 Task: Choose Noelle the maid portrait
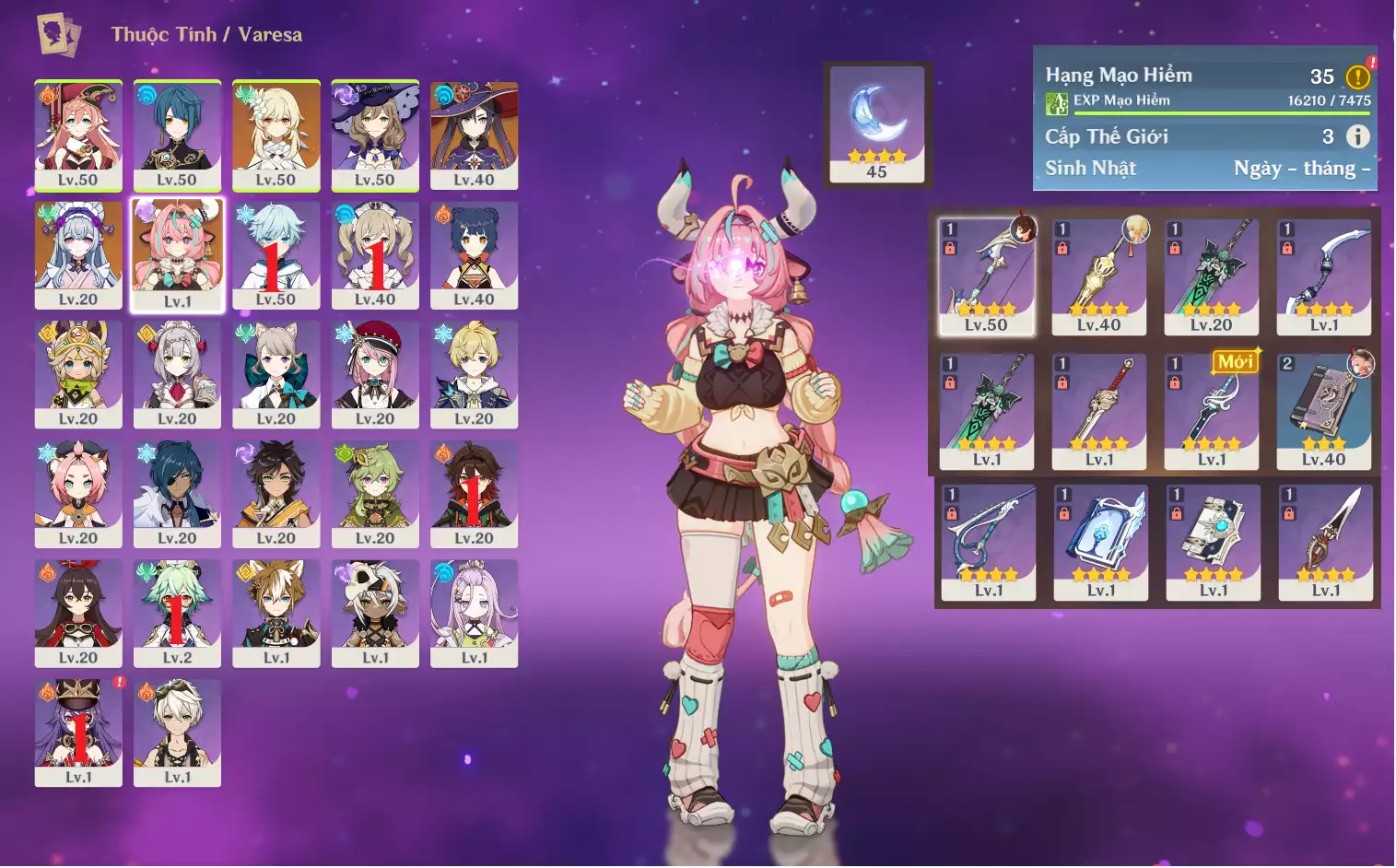[177, 374]
